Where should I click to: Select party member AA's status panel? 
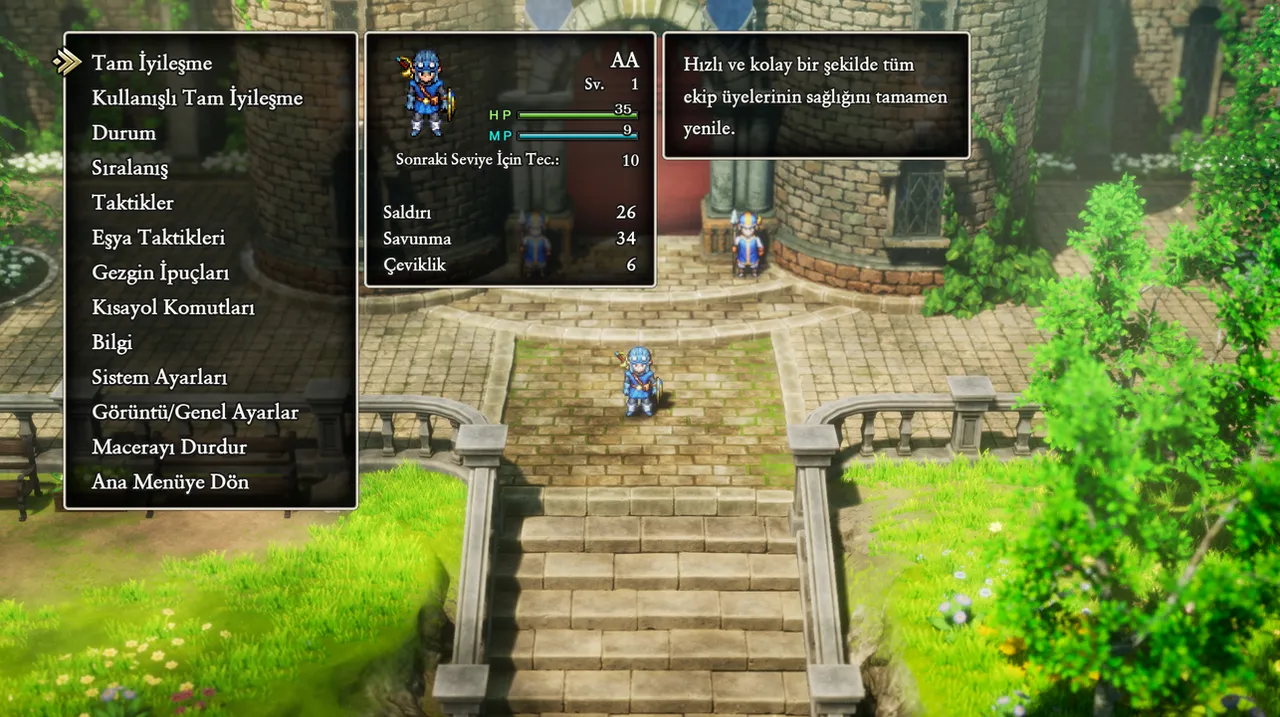tap(510, 160)
